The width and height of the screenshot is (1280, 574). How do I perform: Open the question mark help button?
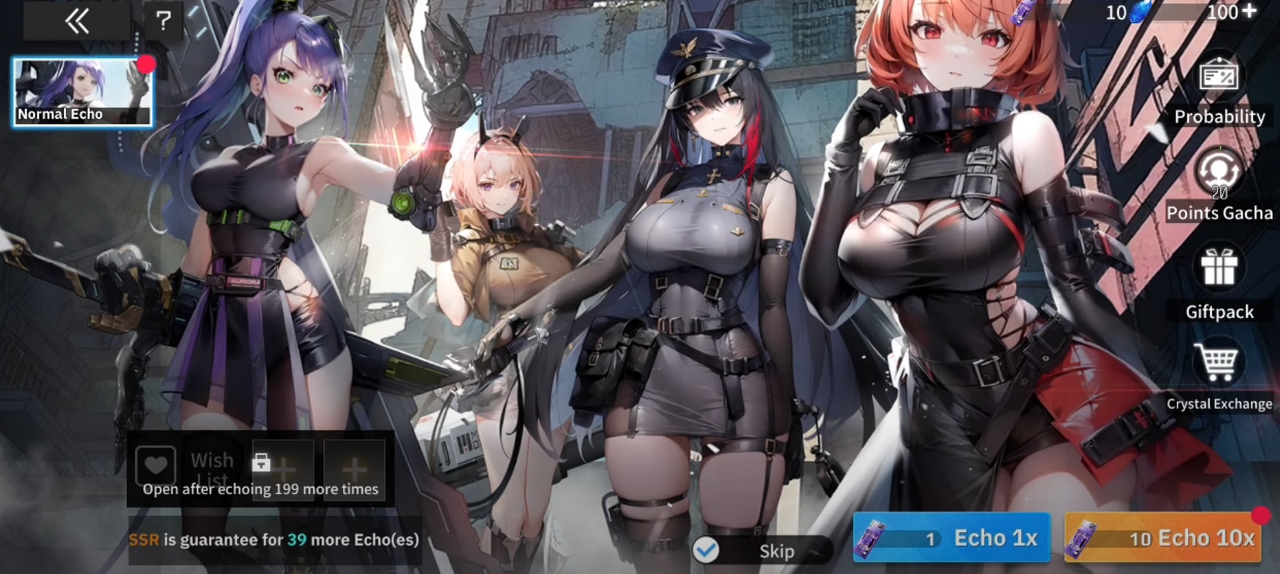pyautogui.click(x=164, y=21)
